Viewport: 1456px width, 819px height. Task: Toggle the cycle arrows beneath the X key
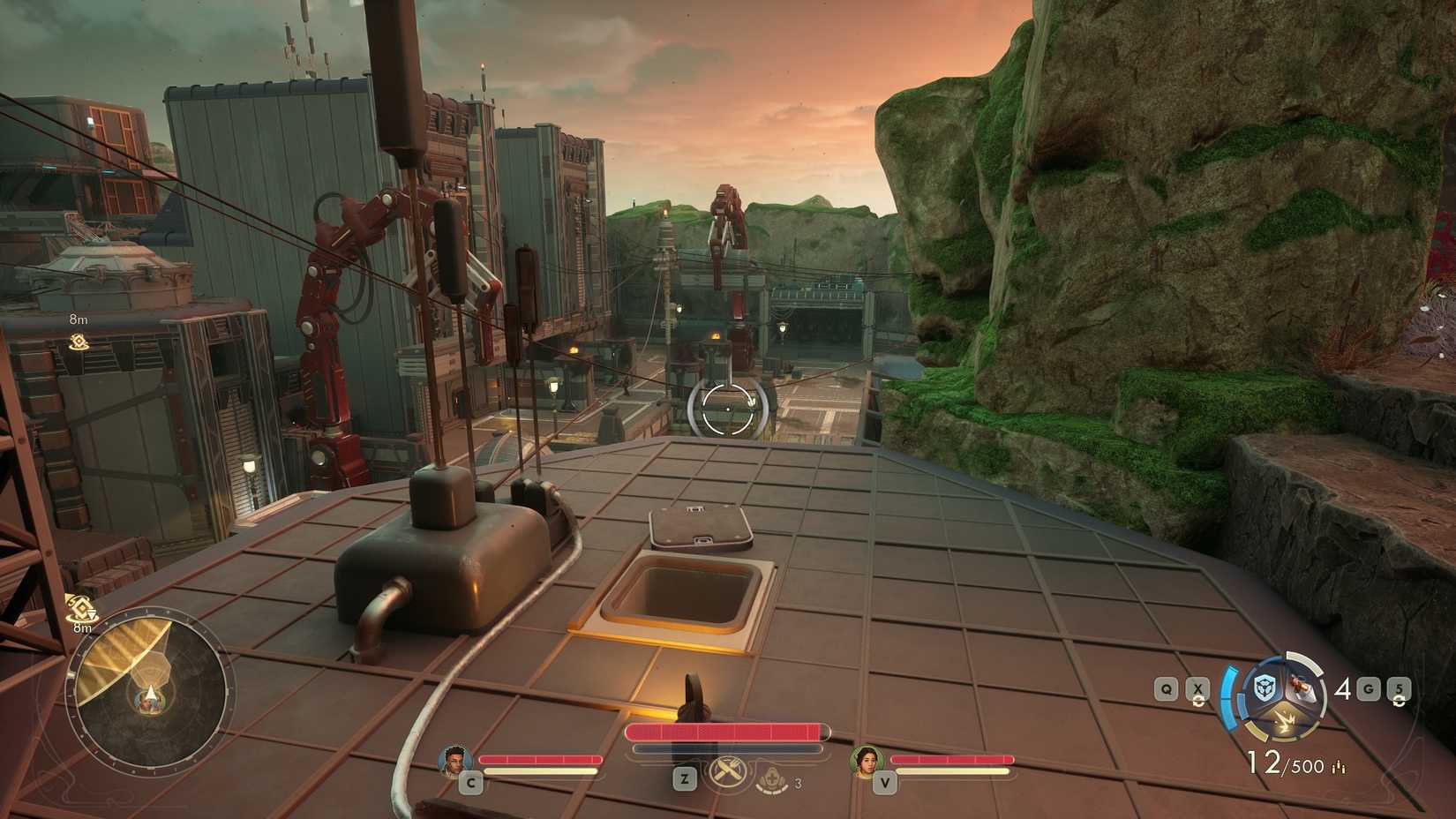1198,700
